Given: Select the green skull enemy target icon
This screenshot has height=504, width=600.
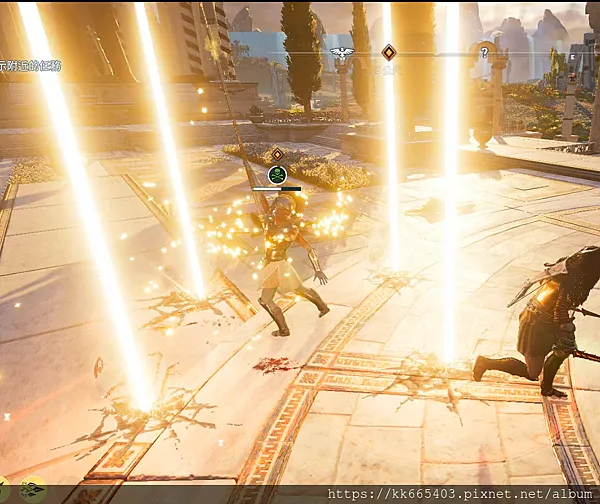Looking at the screenshot, I should pos(277,175).
